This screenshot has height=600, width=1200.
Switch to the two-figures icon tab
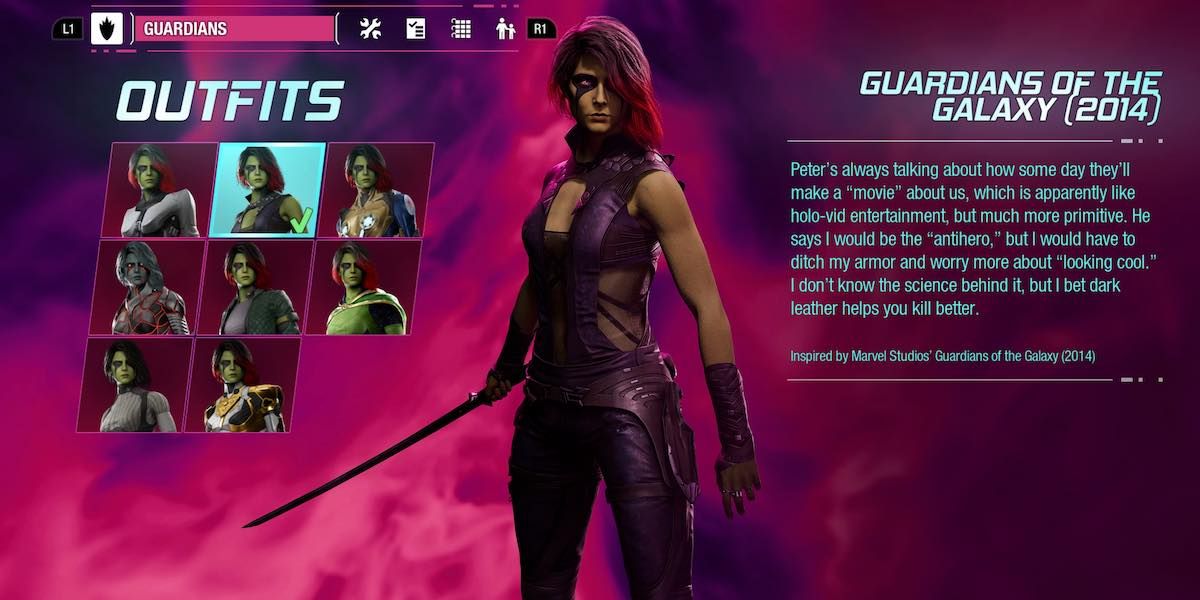click(x=506, y=29)
